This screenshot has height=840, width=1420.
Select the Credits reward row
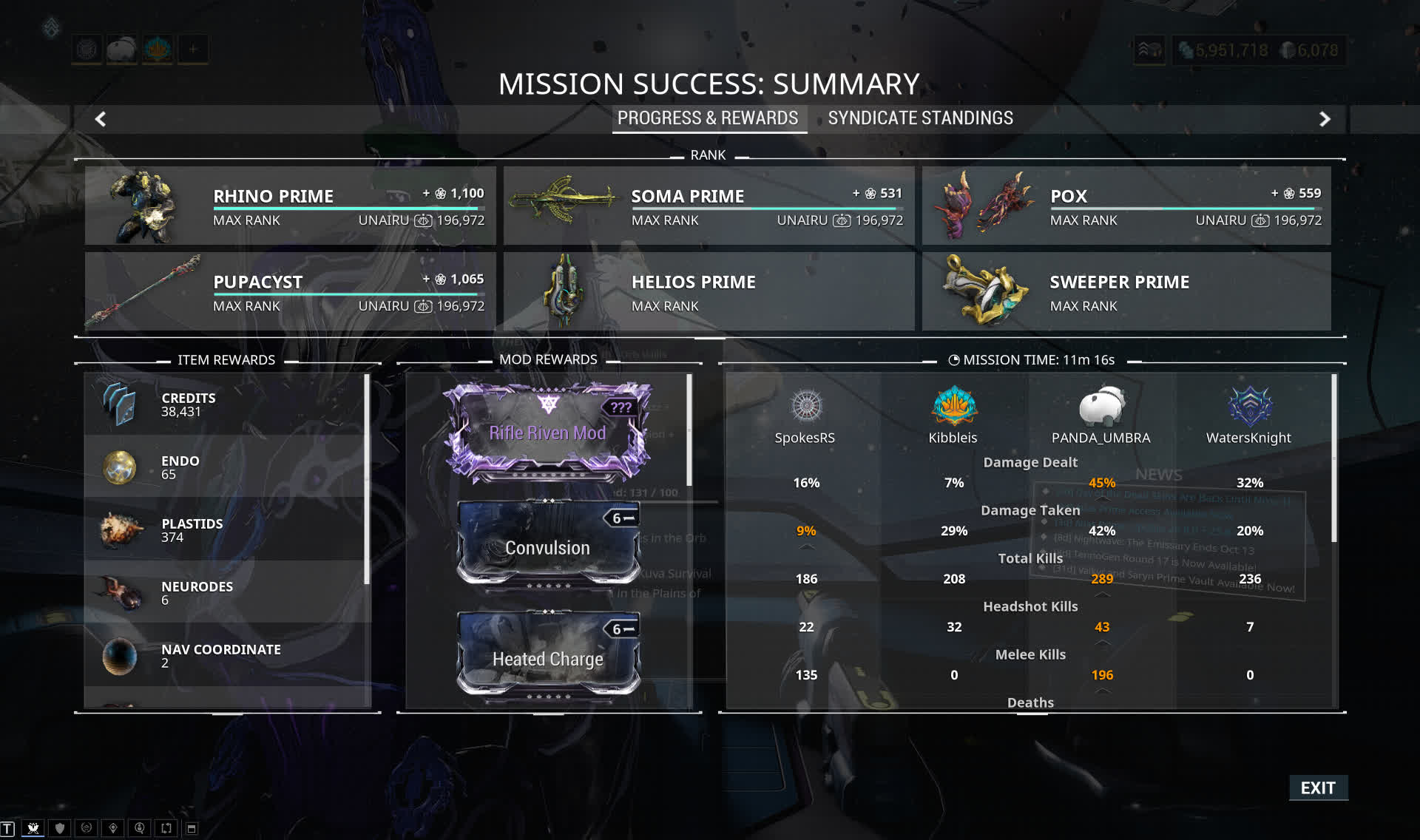(x=226, y=404)
